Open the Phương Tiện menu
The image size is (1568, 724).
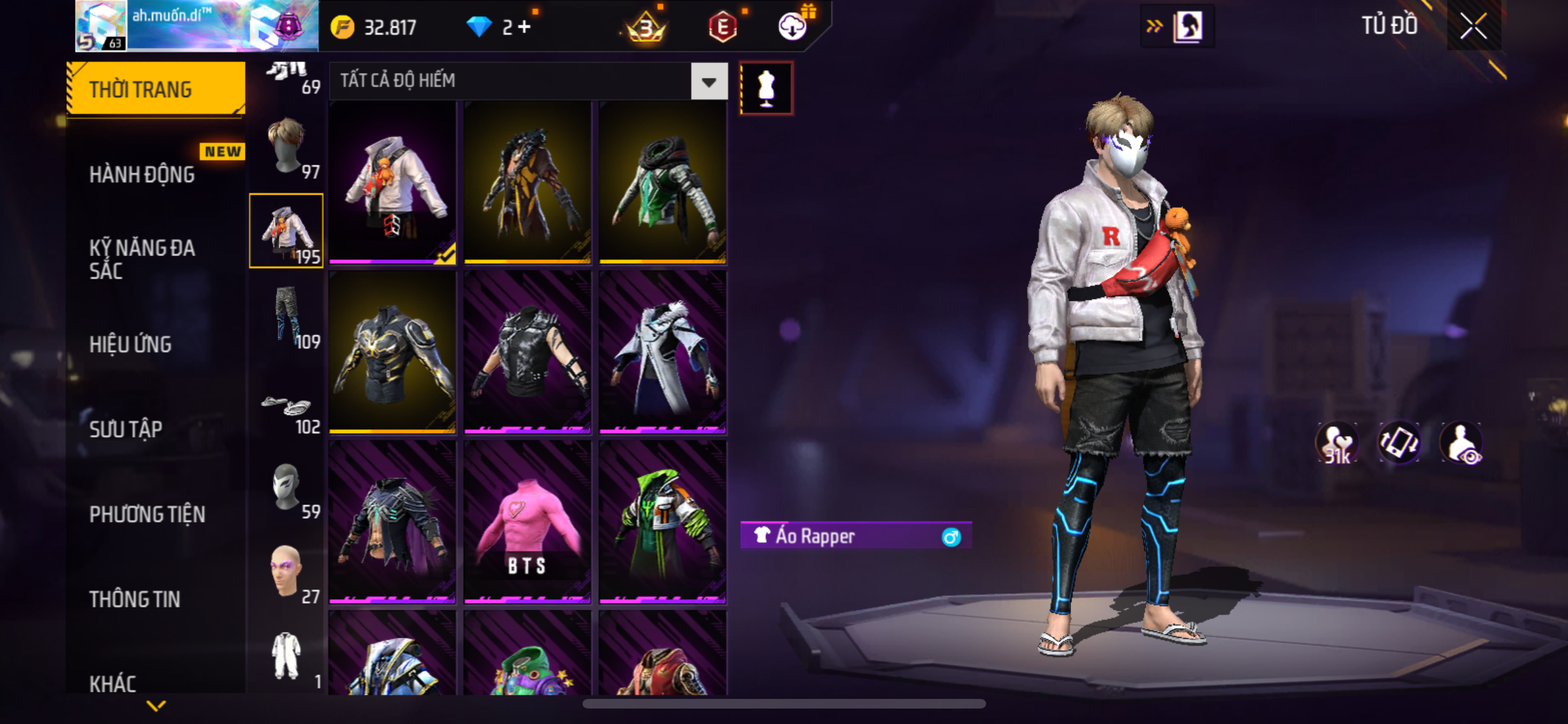click(x=147, y=514)
